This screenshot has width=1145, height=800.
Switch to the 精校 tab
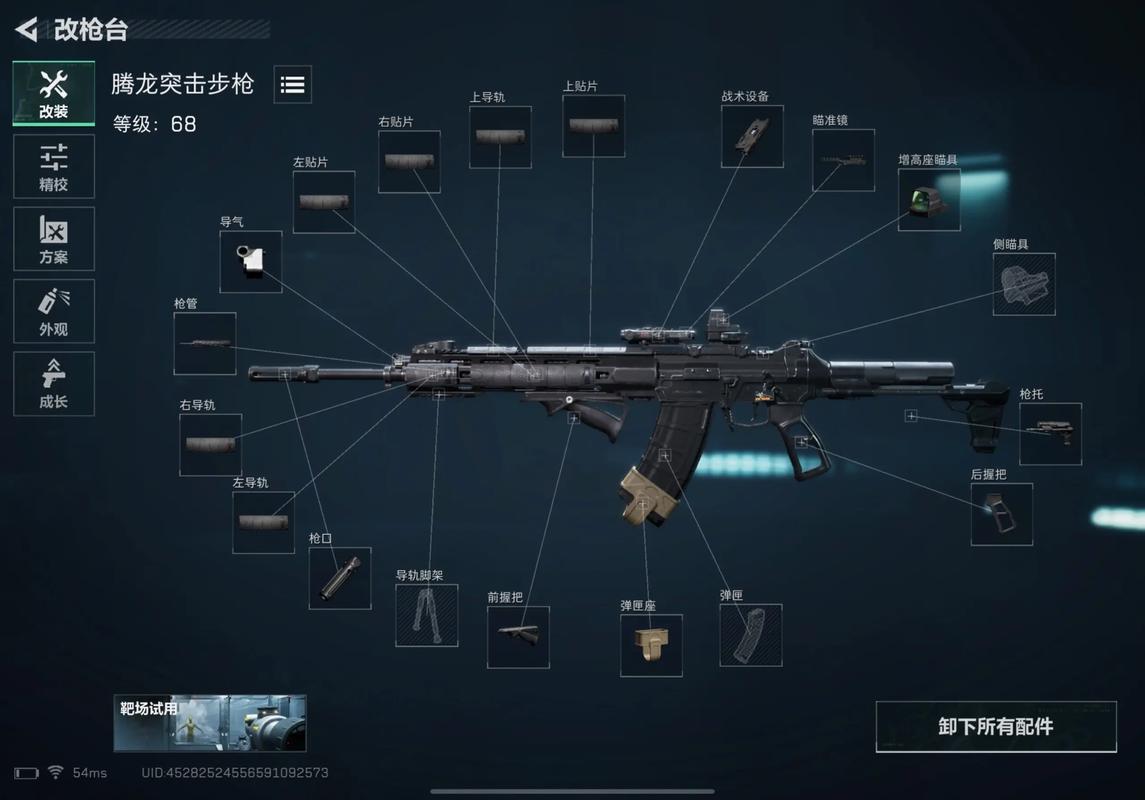(x=54, y=167)
